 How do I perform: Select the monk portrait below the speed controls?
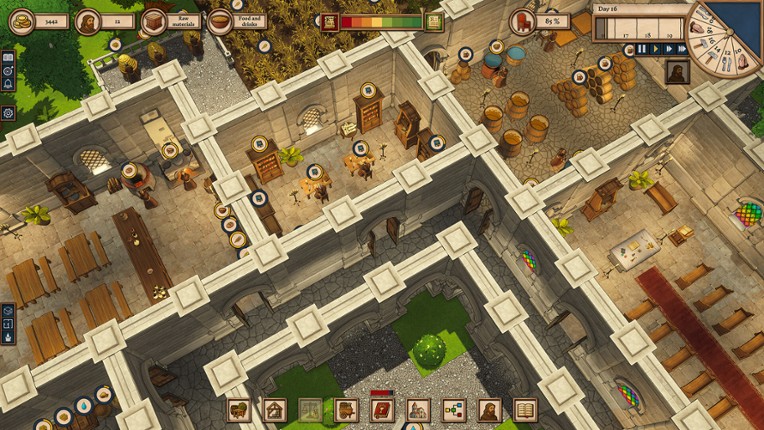(676, 73)
